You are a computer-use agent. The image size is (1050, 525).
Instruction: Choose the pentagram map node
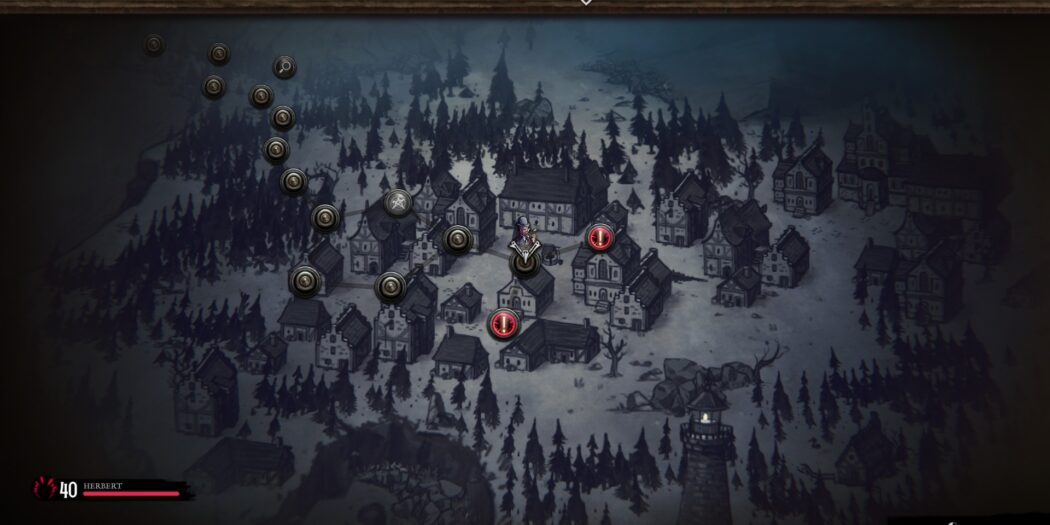(x=398, y=203)
